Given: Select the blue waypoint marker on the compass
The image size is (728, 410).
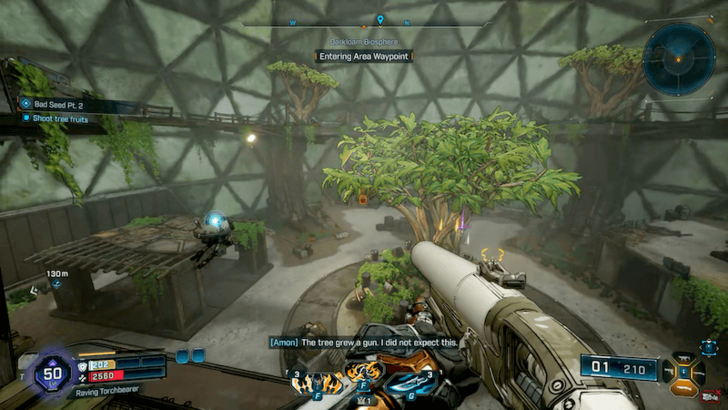Looking at the screenshot, I should click(x=380, y=19).
